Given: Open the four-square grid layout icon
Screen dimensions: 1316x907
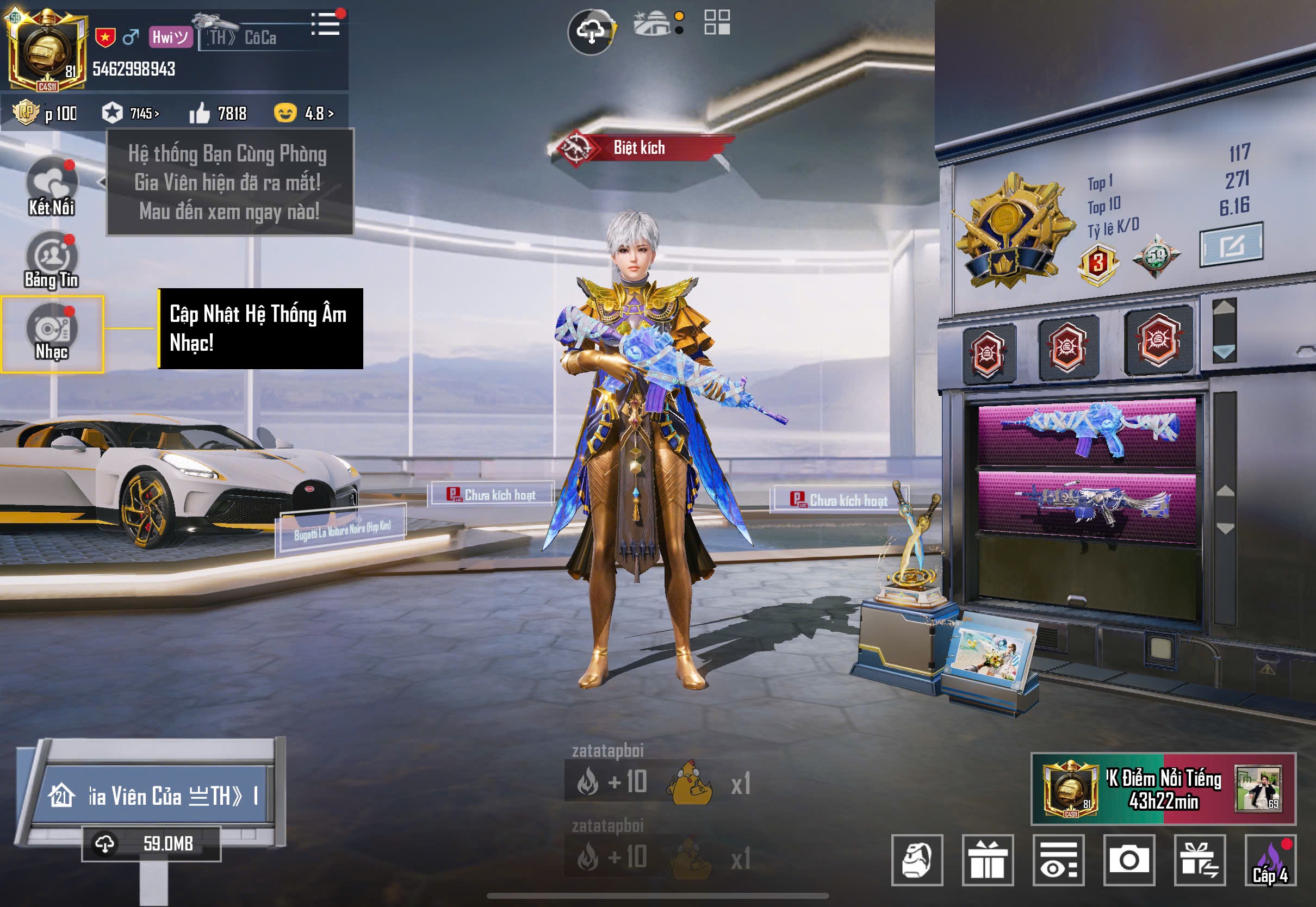Looking at the screenshot, I should point(717,23).
